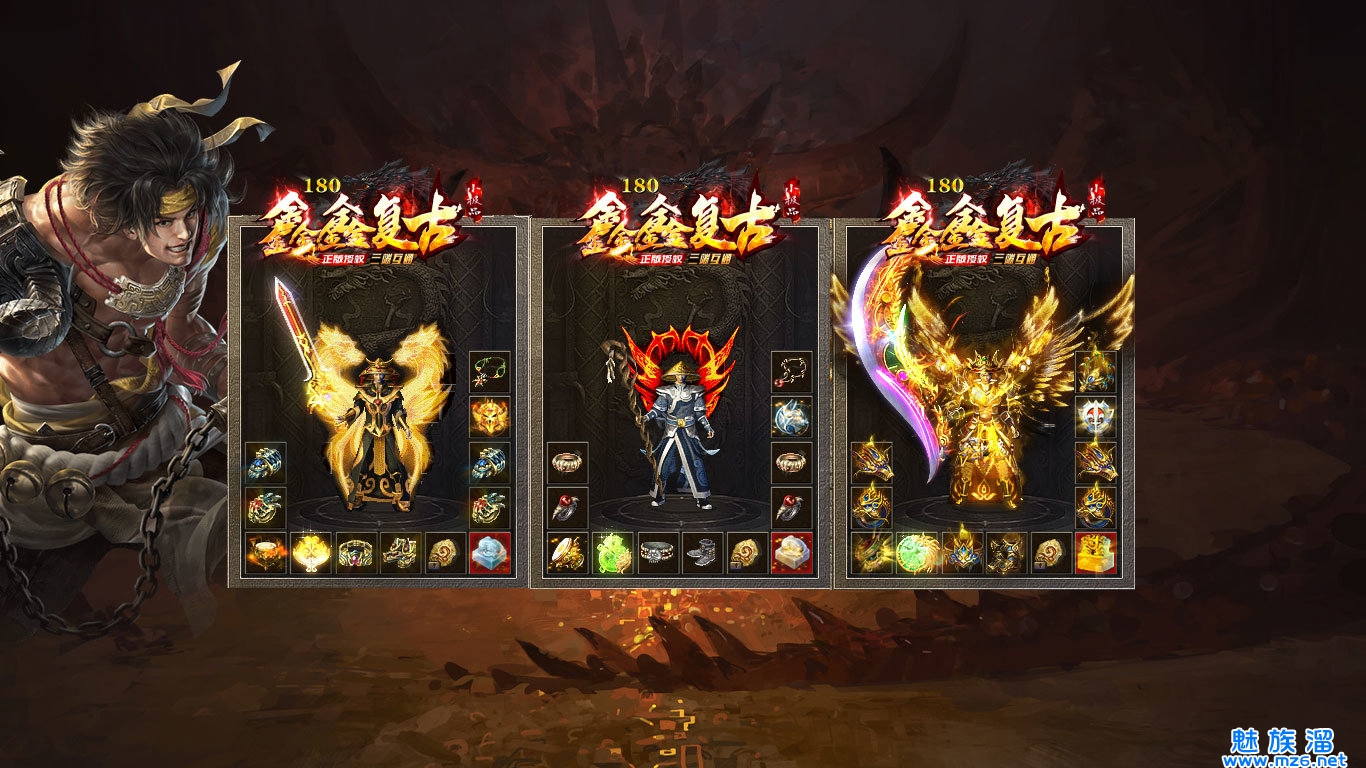Select the blue-gold crown belt in the golden-armor panel
The image size is (1366, 768).
pyautogui.click(x=961, y=553)
